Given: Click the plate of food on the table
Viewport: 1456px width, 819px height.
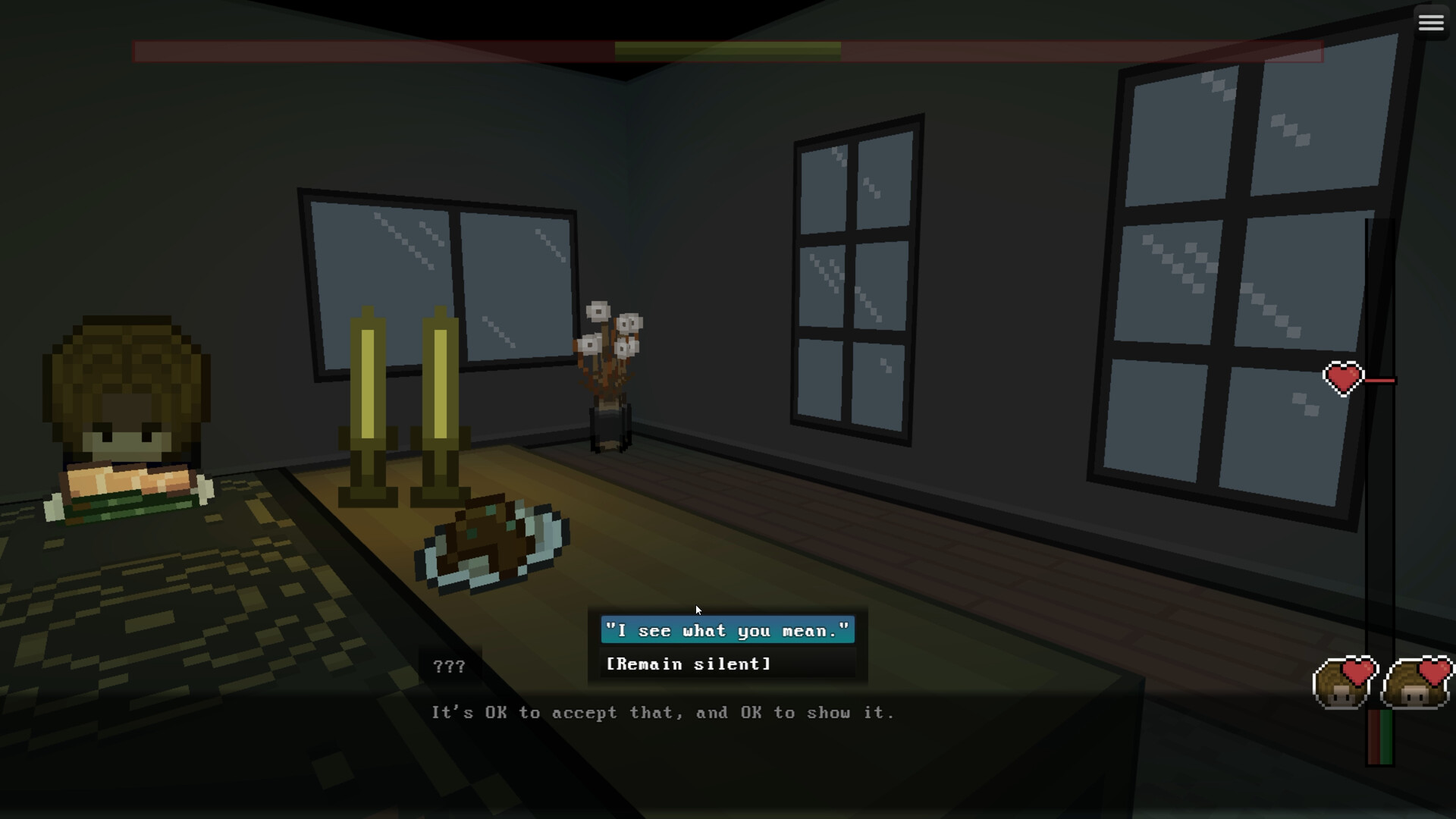Looking at the screenshot, I should pos(493,546).
